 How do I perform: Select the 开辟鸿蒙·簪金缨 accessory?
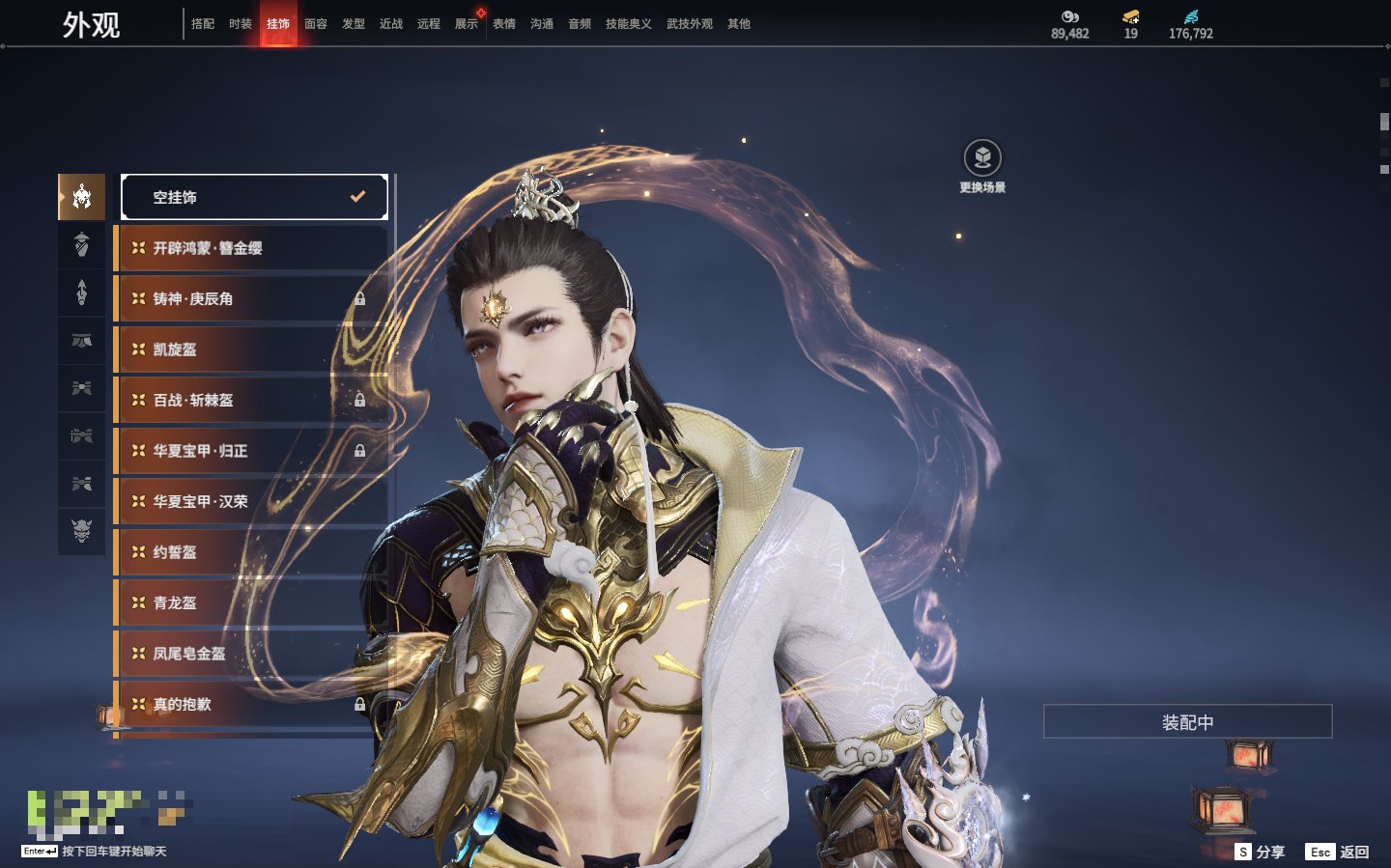[x=251, y=248]
